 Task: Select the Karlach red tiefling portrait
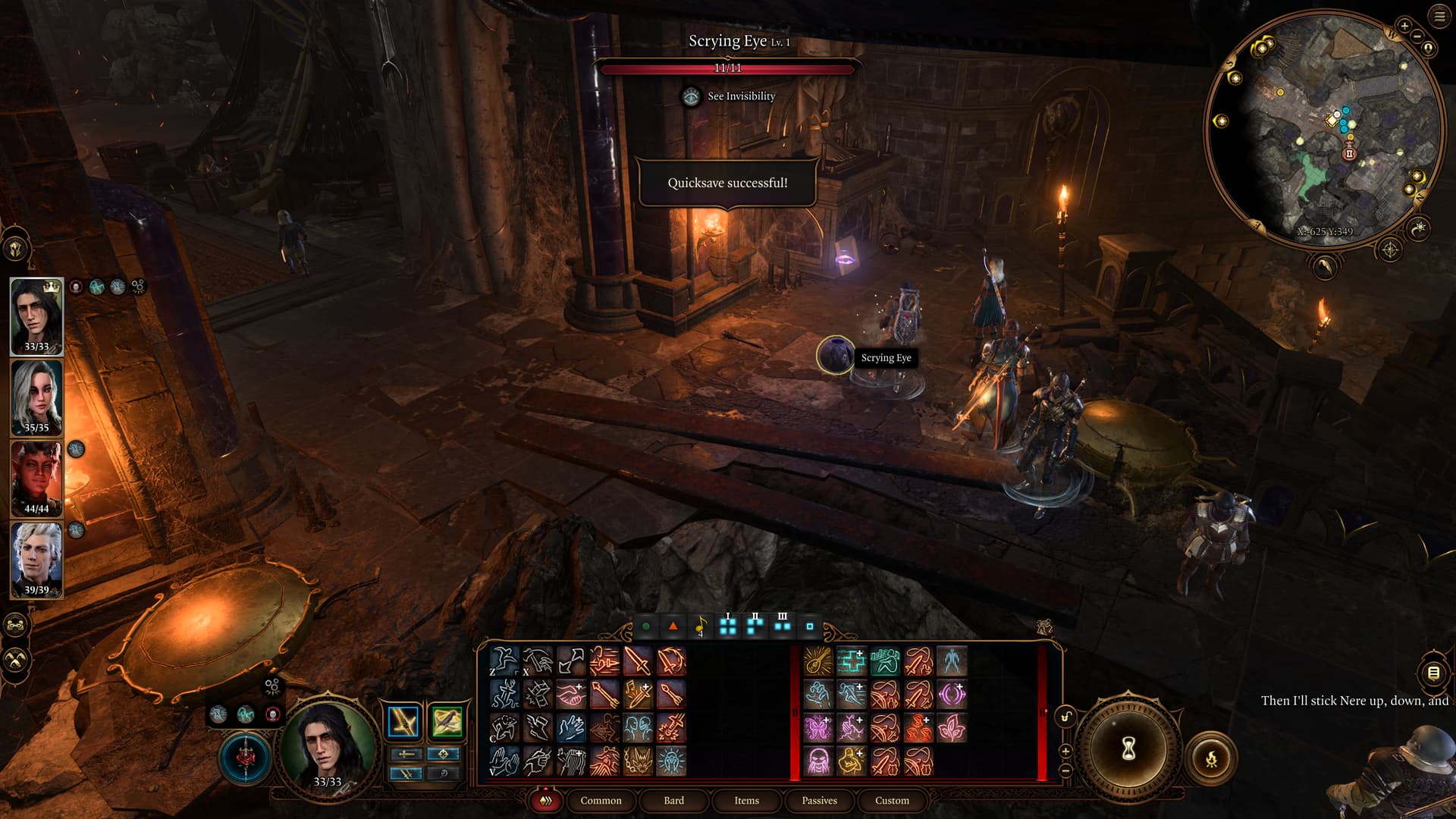36,479
